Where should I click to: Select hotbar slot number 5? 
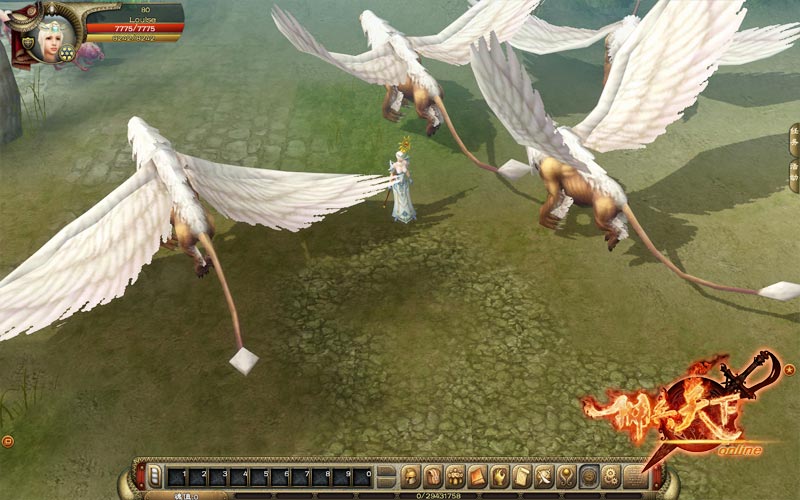coord(260,477)
